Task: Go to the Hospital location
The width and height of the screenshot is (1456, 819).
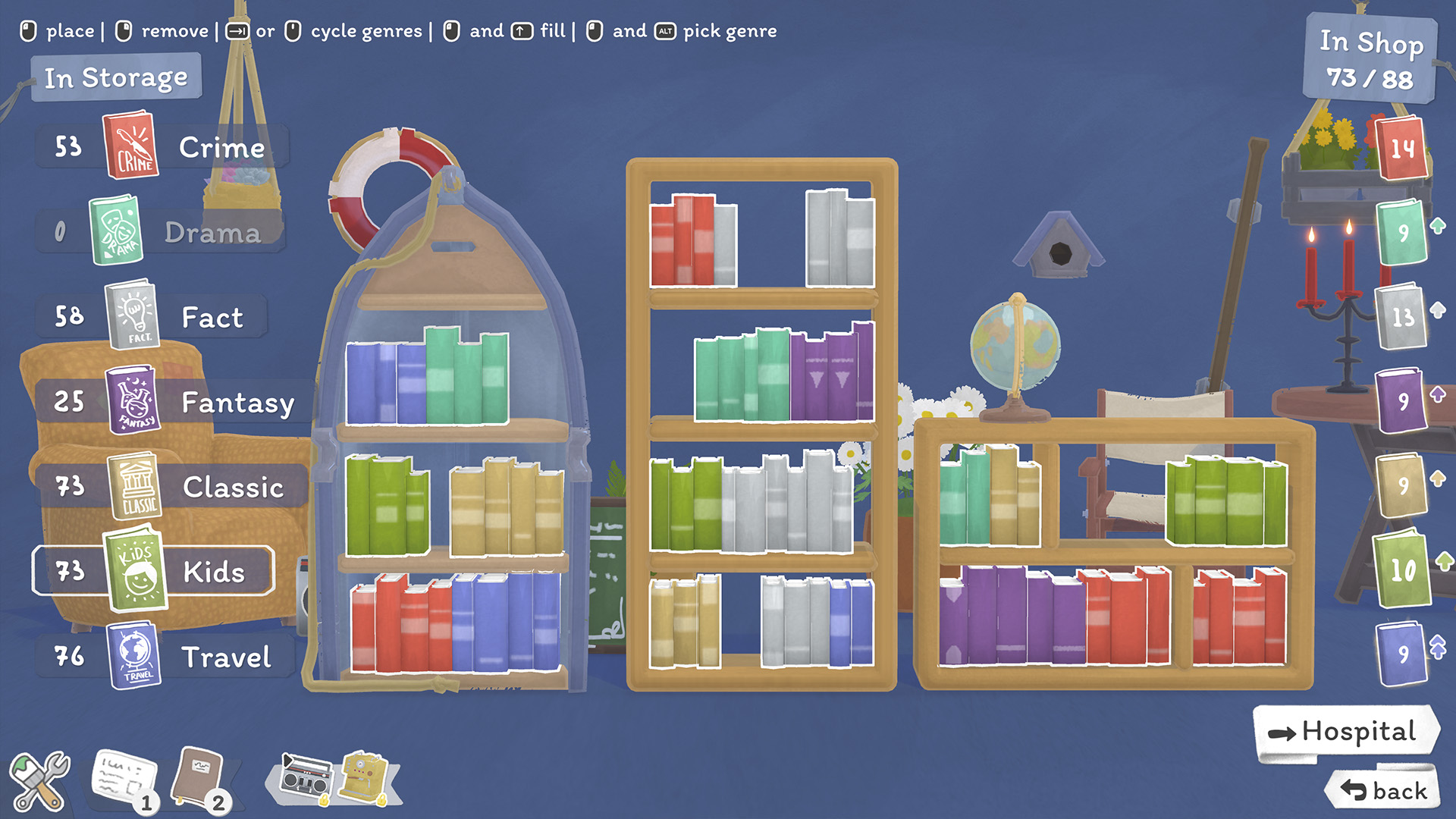Action: click(x=1345, y=732)
